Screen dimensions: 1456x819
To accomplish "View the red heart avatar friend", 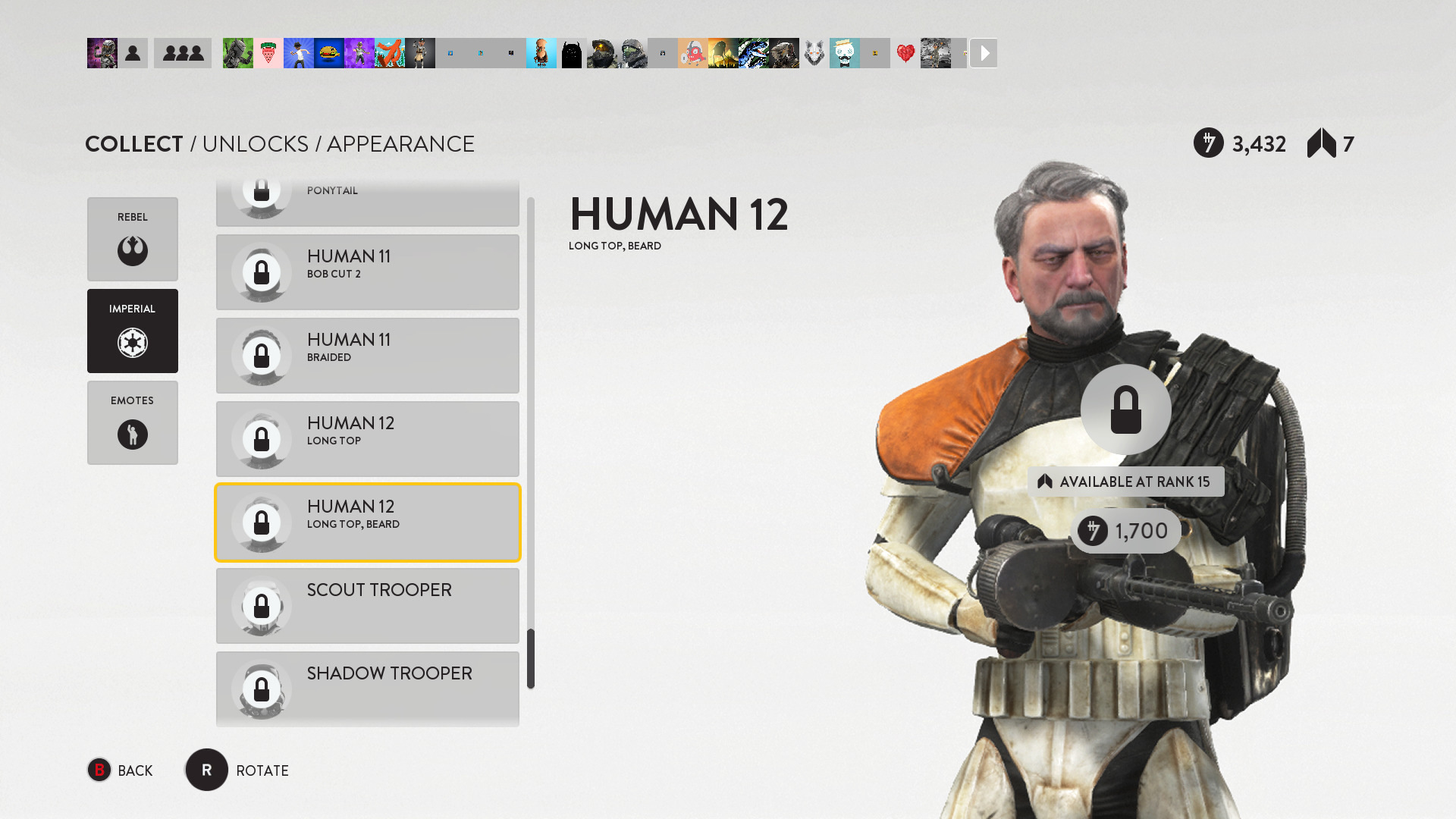I will (x=905, y=53).
